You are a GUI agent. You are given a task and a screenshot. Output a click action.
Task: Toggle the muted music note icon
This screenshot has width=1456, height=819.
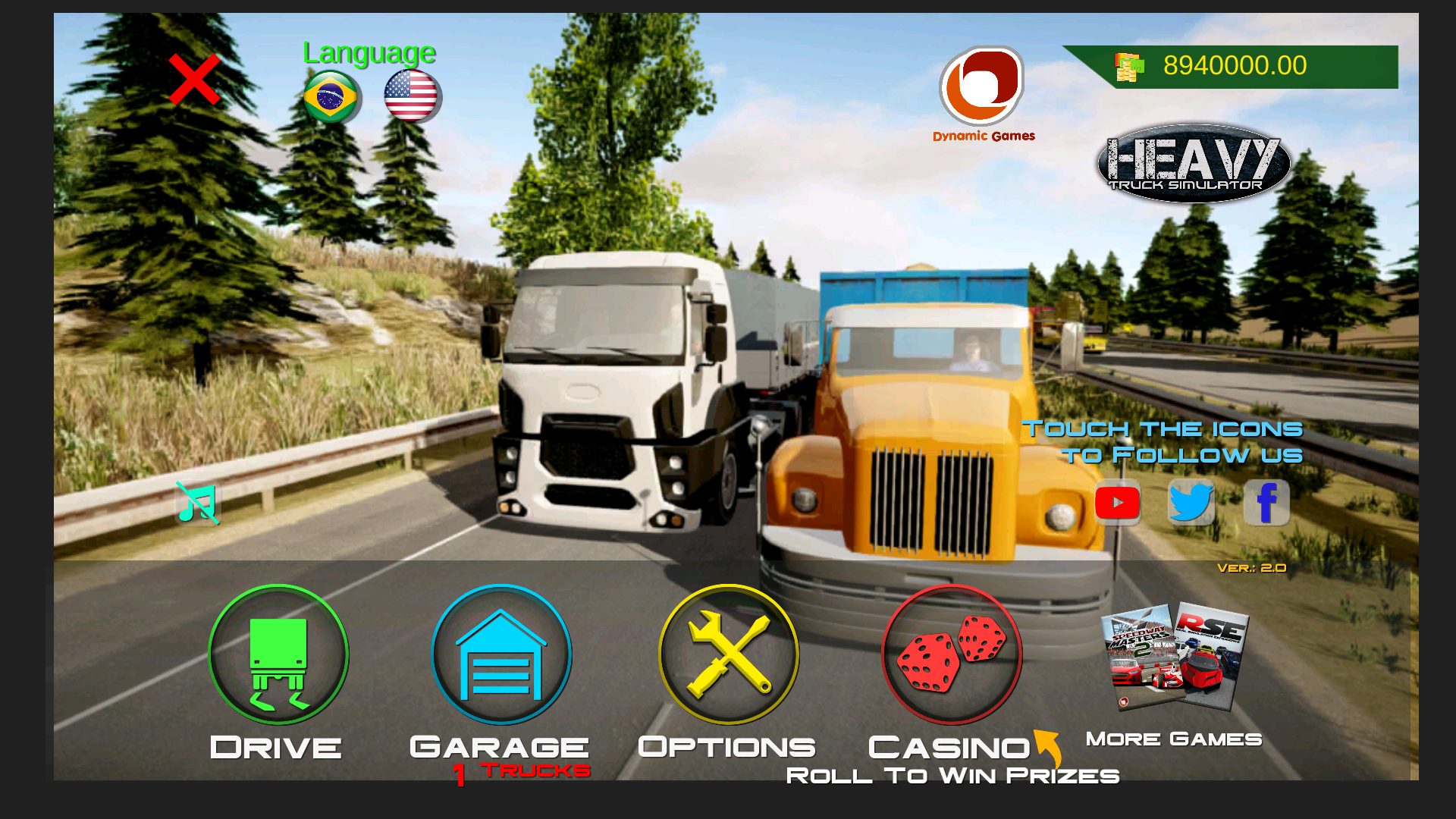(x=198, y=504)
